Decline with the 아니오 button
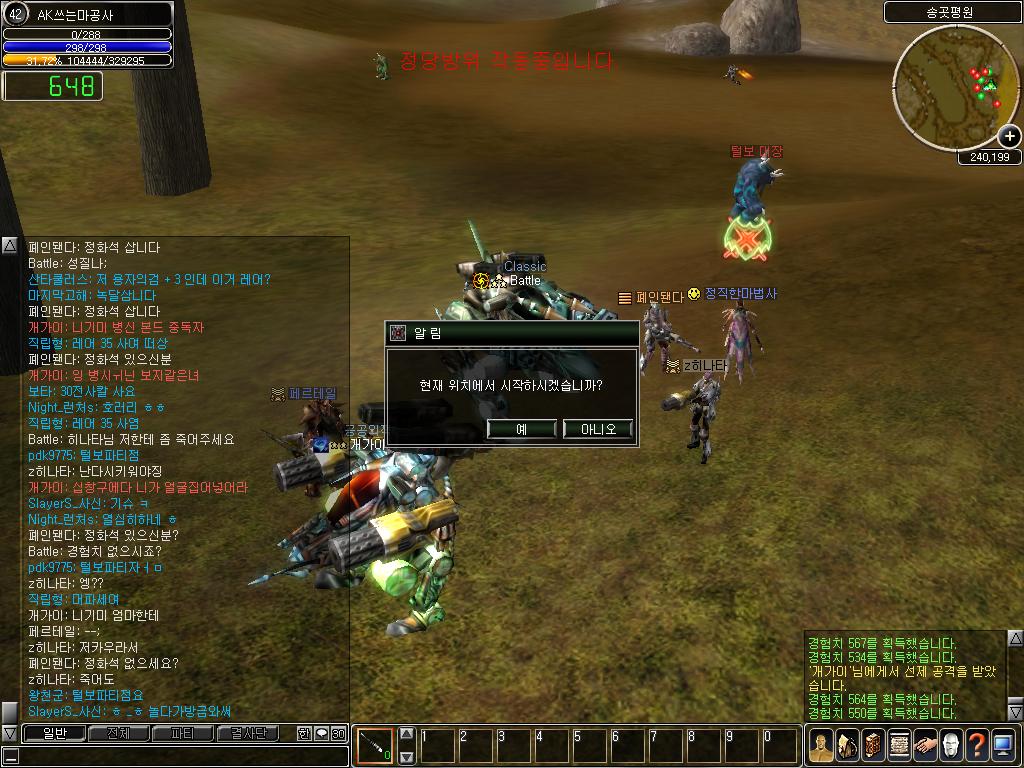Screen dimensions: 1024x768 click(x=597, y=429)
